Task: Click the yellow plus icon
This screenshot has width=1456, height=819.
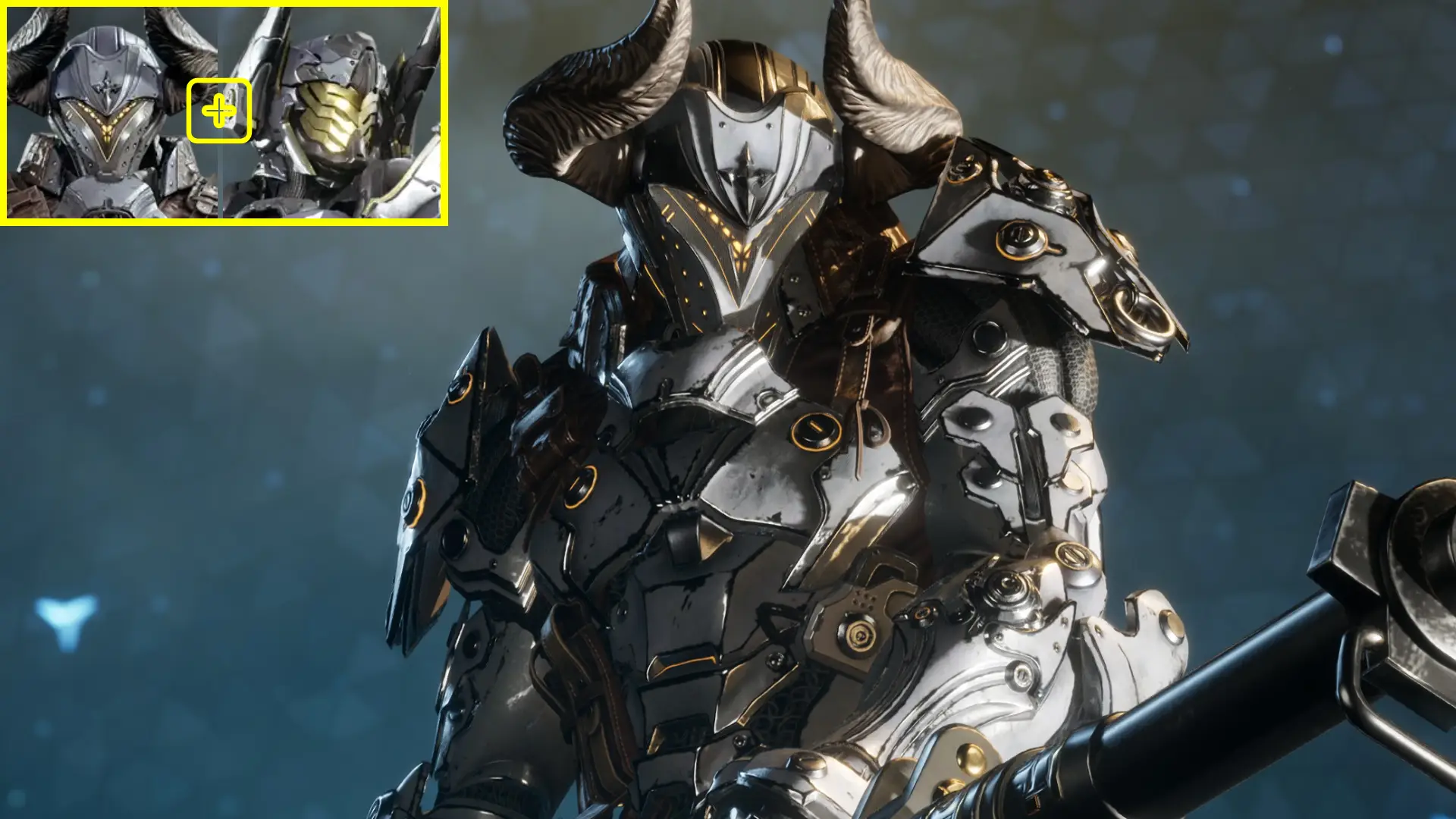Action: [219, 111]
